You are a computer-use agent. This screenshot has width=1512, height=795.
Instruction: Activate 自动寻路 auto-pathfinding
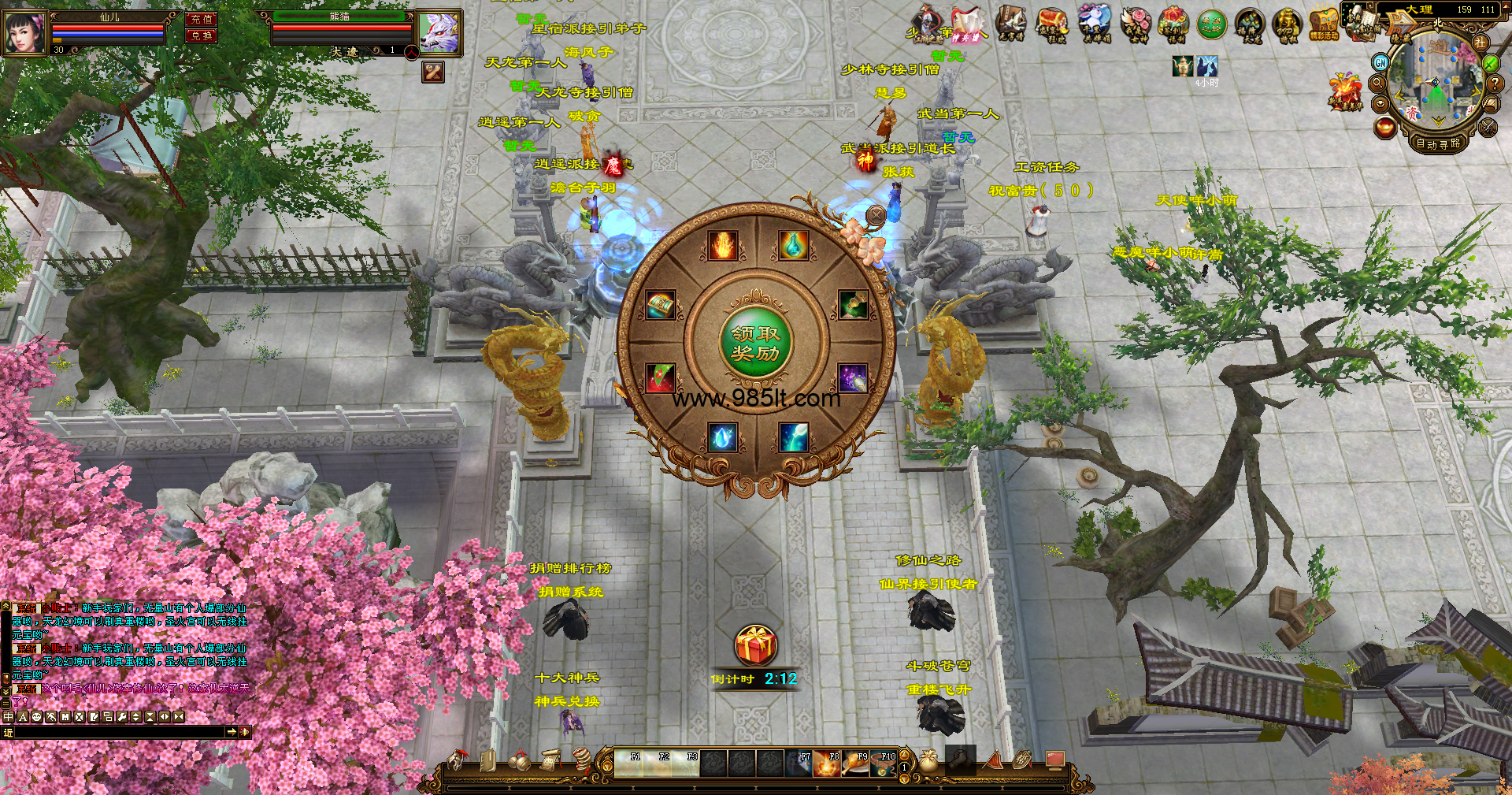pyautogui.click(x=1438, y=143)
